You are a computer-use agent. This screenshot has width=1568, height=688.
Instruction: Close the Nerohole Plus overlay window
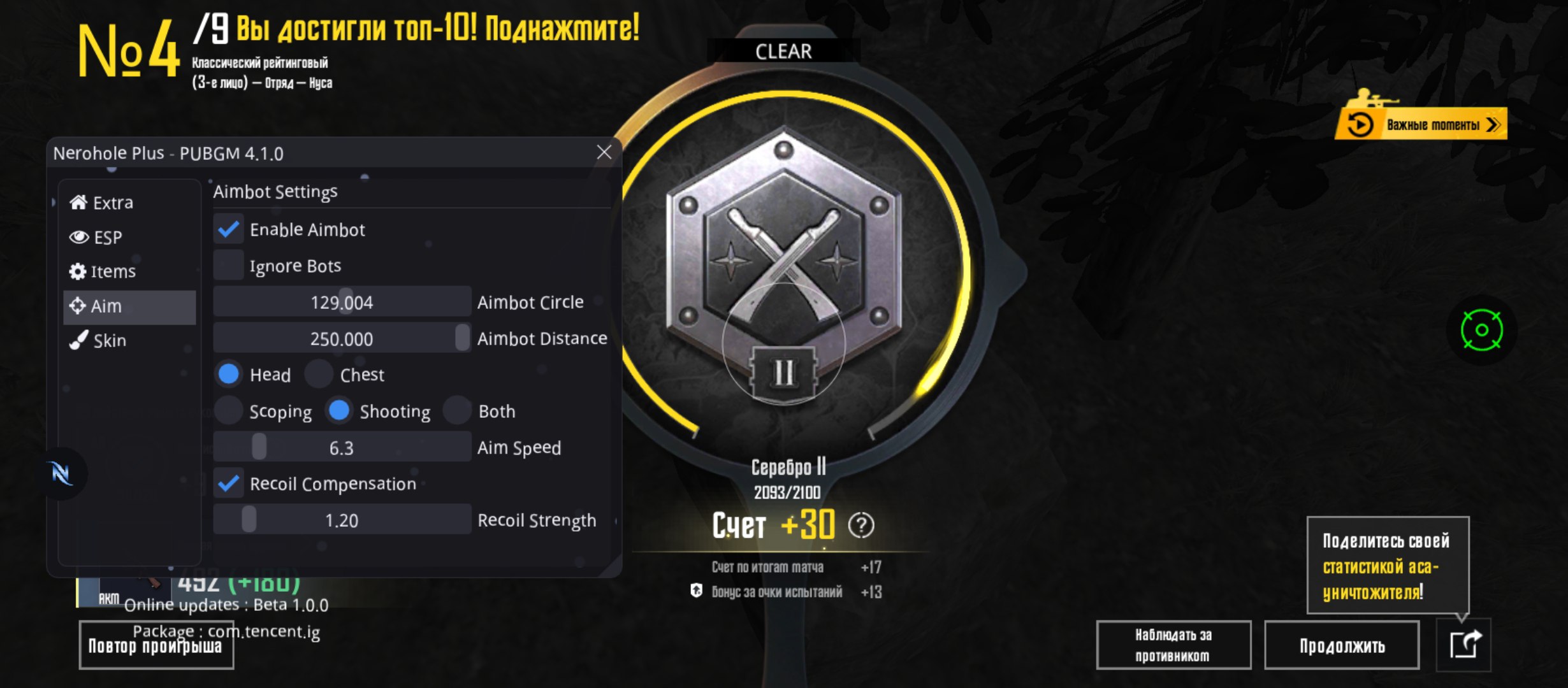(x=604, y=152)
